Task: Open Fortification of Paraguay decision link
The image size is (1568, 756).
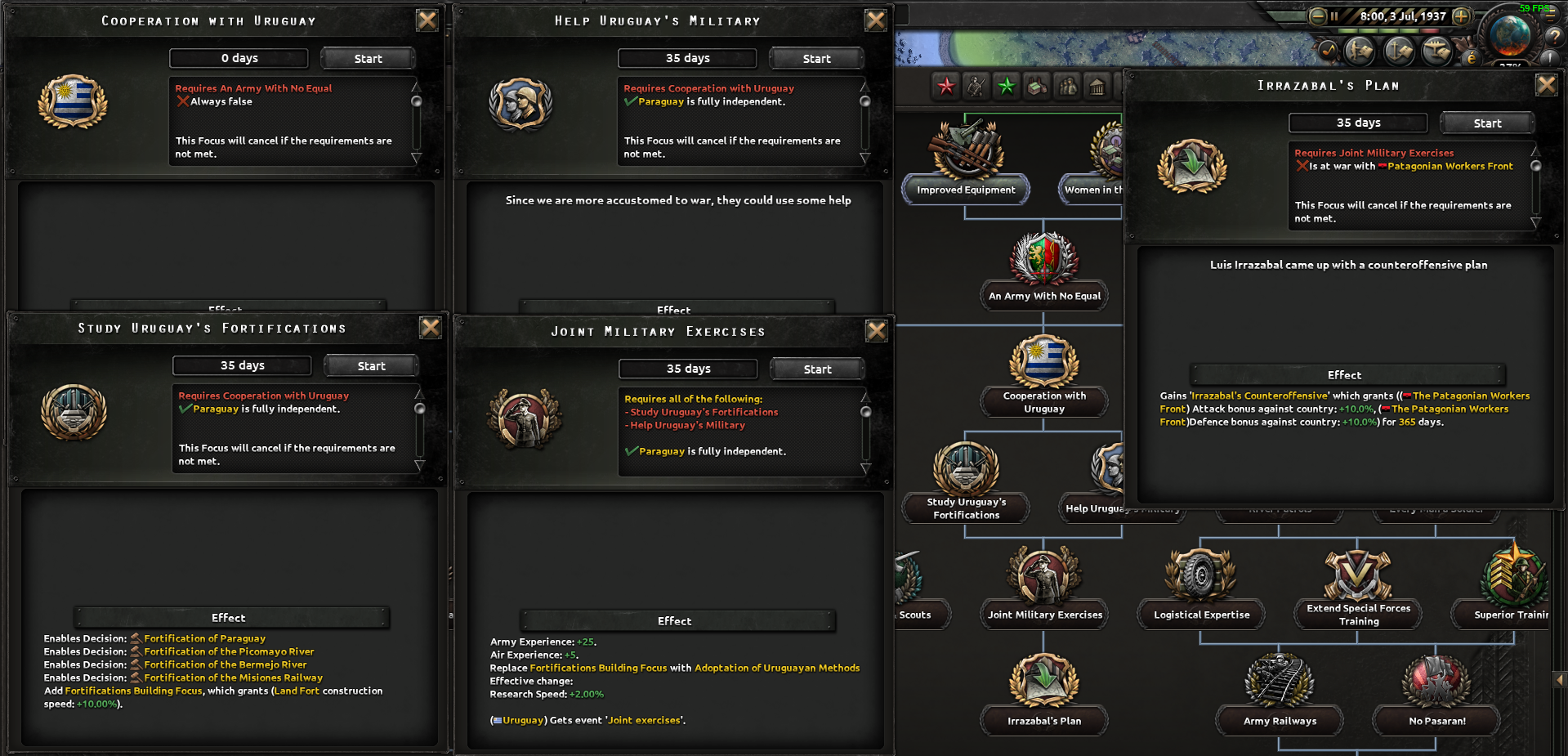Action: [x=203, y=638]
